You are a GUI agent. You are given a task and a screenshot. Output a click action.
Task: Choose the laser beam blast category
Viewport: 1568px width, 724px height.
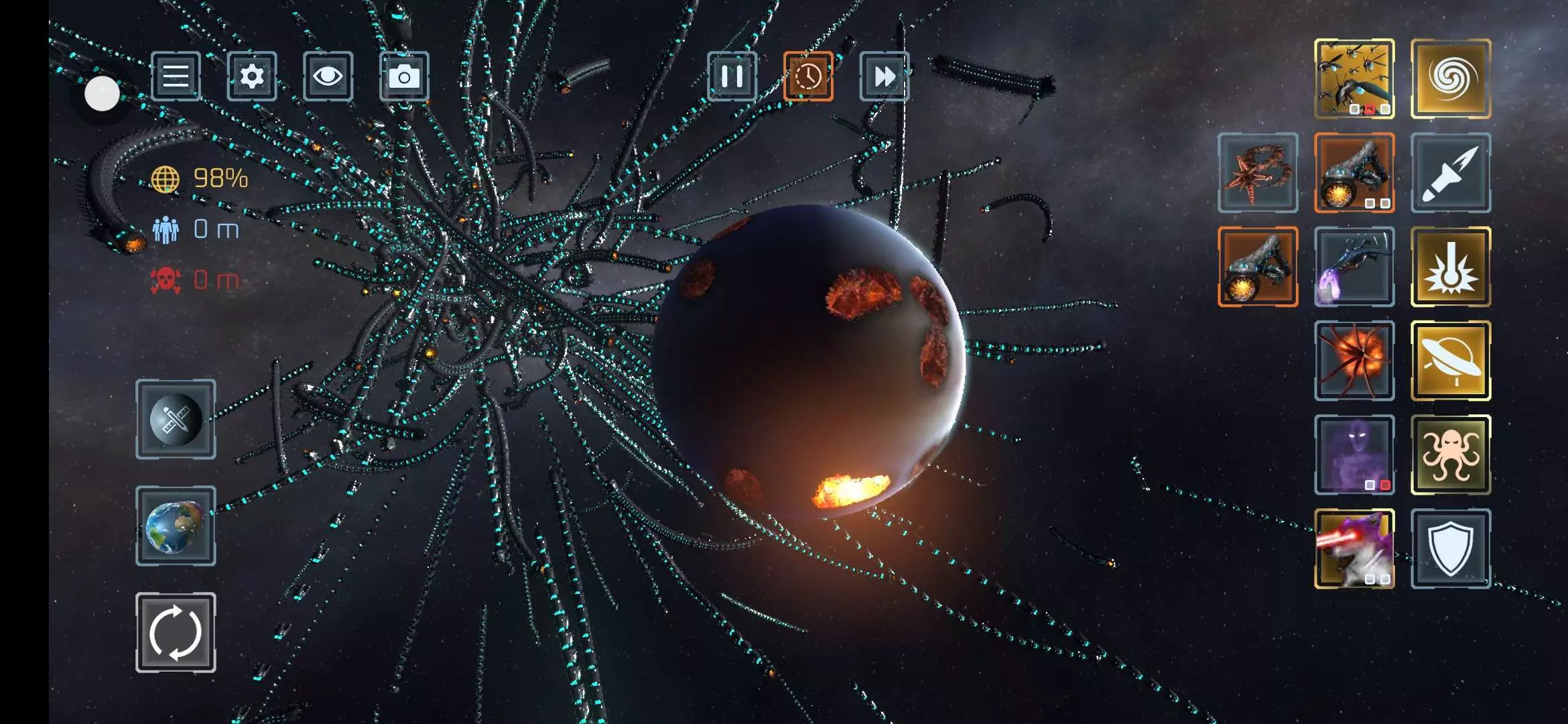1451,267
